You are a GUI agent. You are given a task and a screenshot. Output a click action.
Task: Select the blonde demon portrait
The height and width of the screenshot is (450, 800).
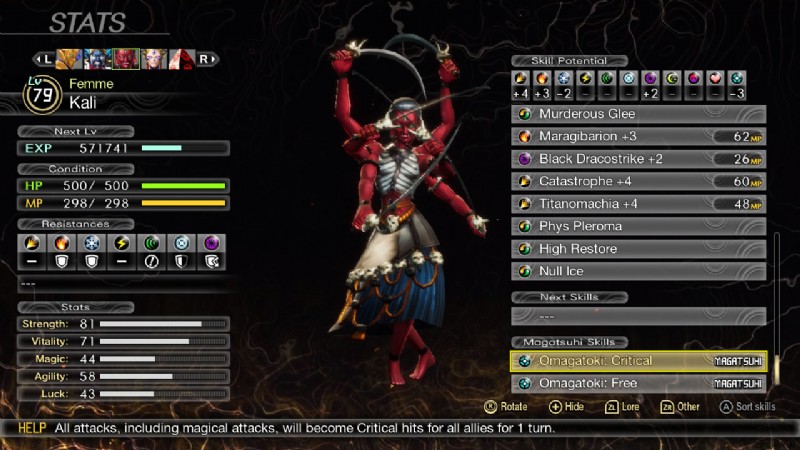coord(154,59)
